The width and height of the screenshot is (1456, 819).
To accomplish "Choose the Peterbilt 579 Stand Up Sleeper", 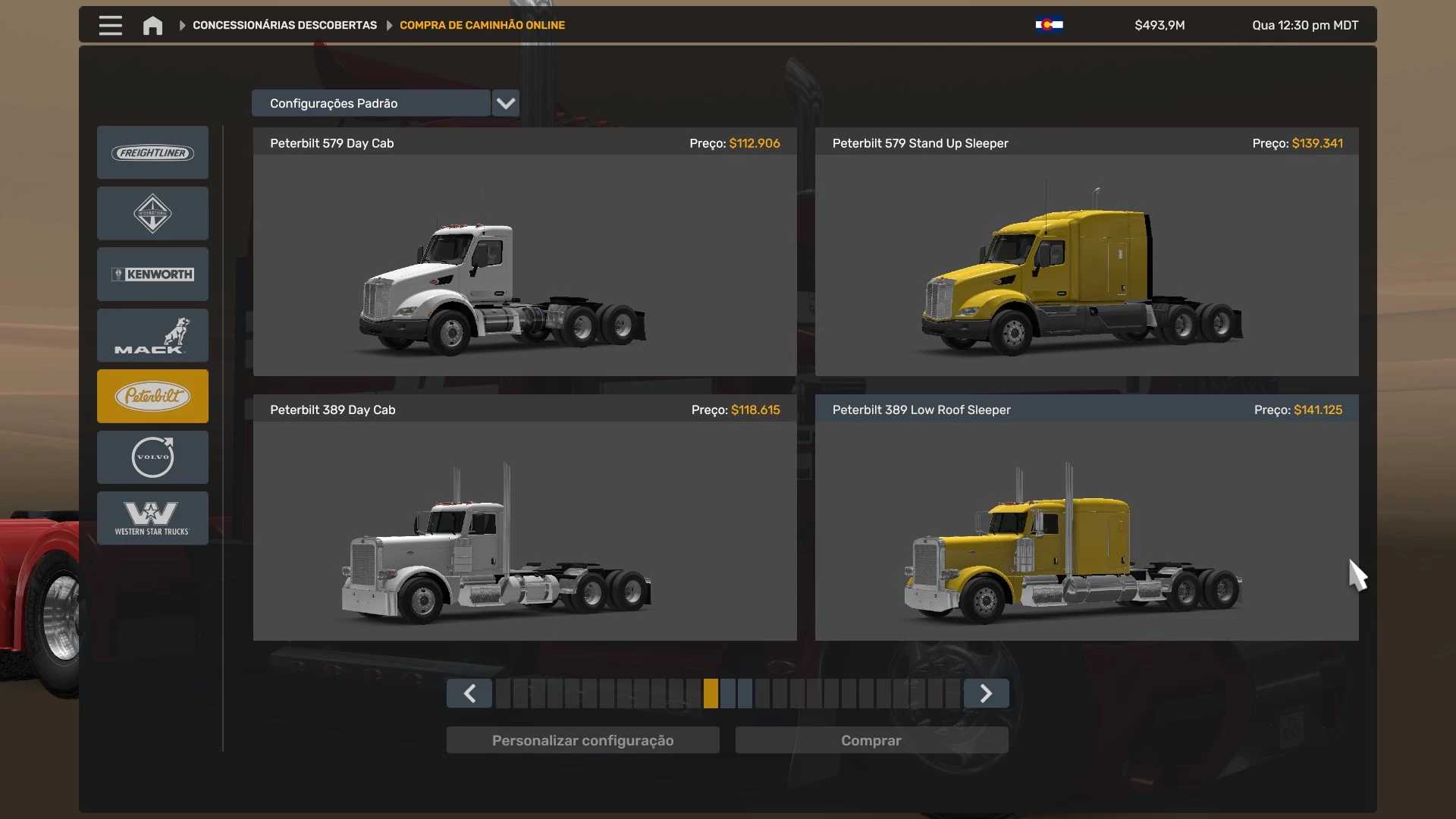I will [1087, 265].
